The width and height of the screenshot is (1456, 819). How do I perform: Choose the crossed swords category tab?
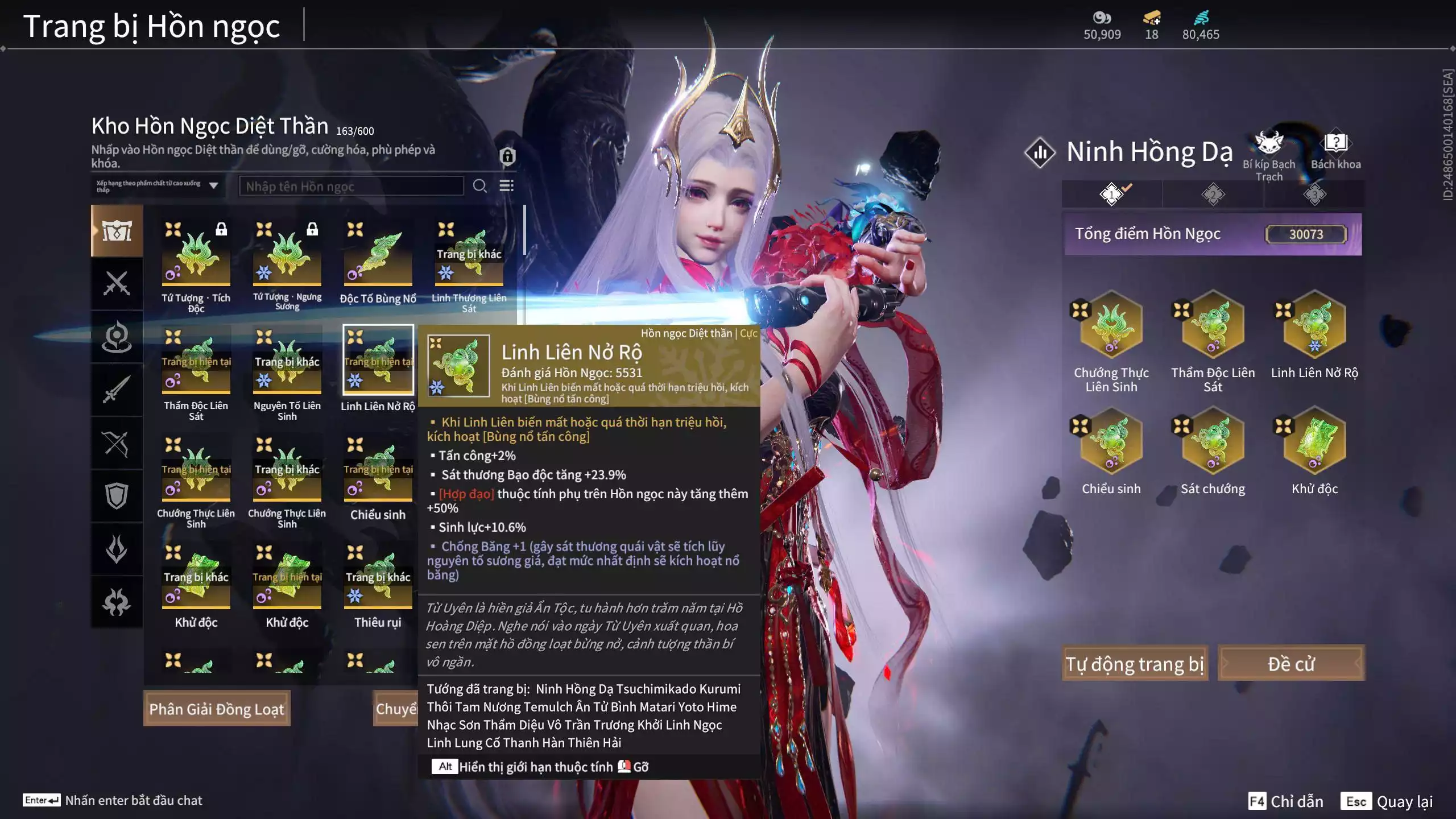click(x=117, y=283)
